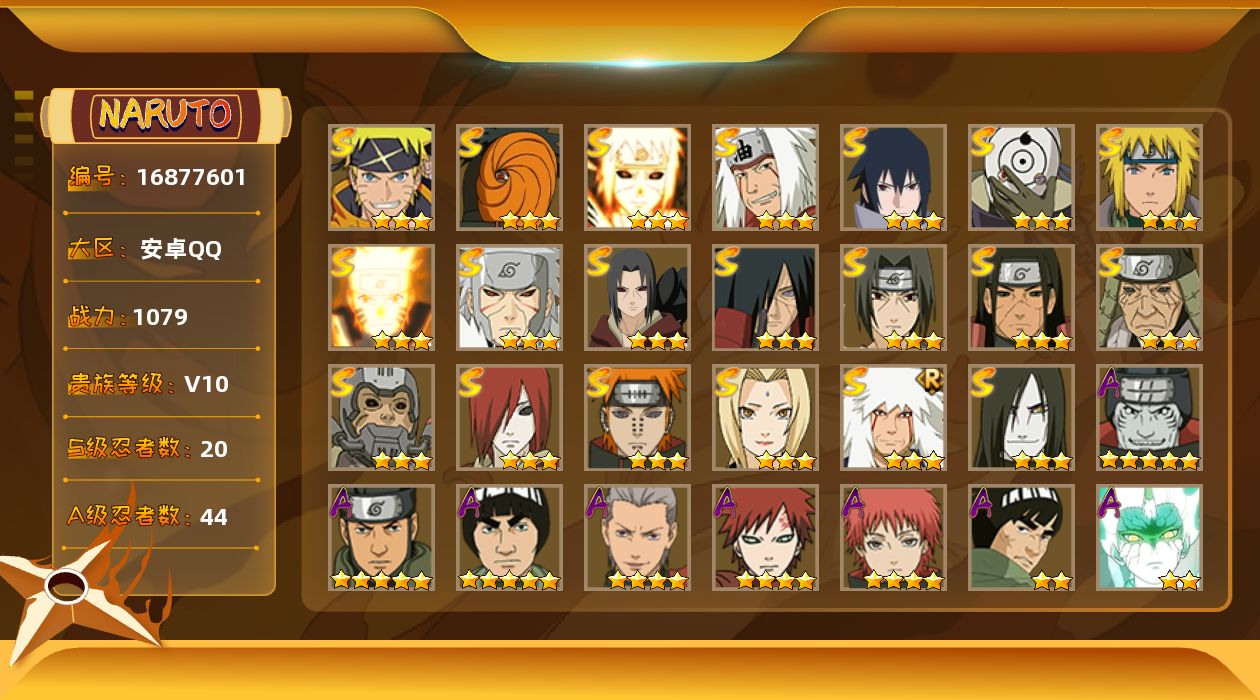
Task: Choose the orange spiral-masked Tobi tile
Action: (509, 177)
